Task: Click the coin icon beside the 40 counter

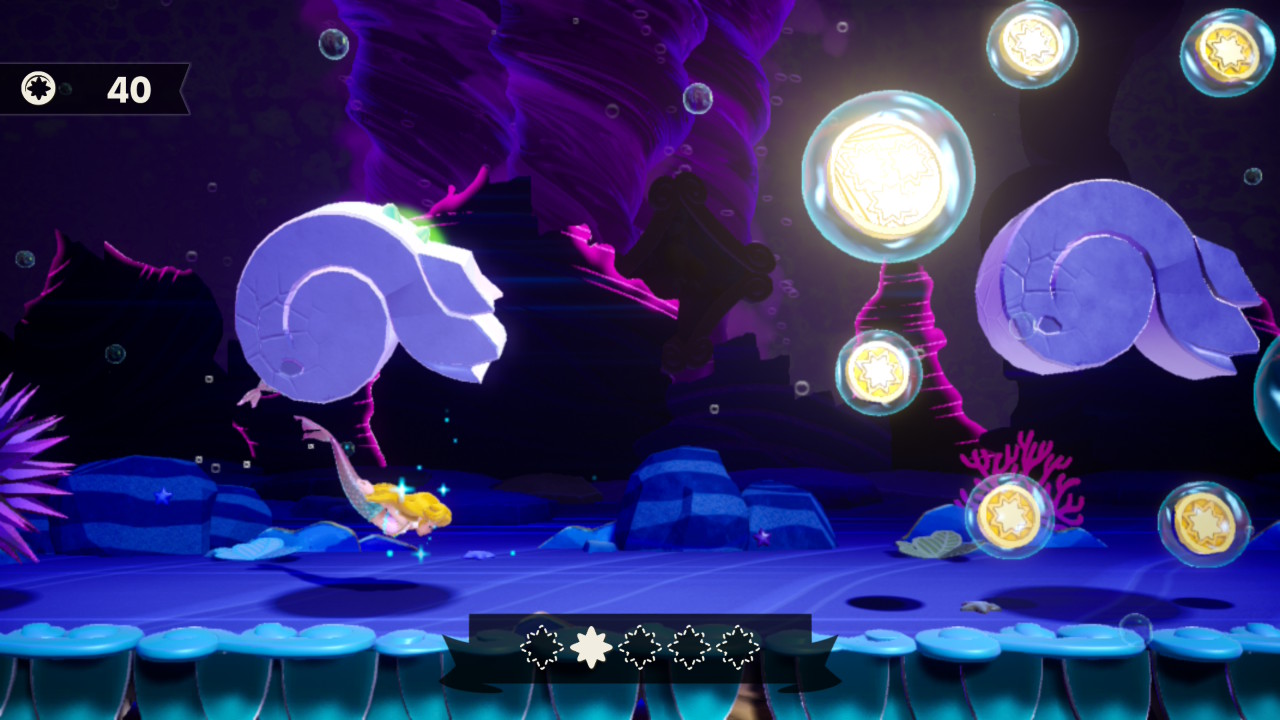Action: click(39, 89)
